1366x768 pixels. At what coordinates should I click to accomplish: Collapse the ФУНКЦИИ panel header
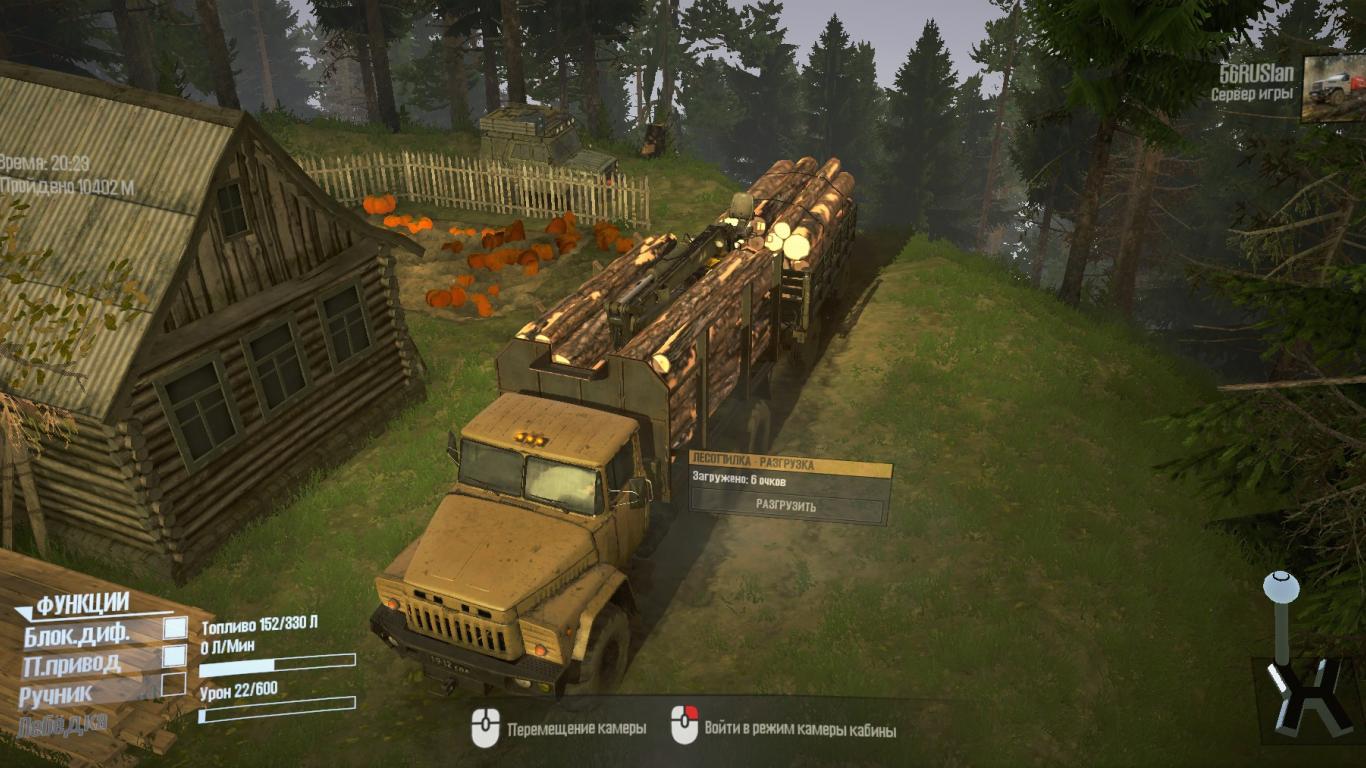82,603
